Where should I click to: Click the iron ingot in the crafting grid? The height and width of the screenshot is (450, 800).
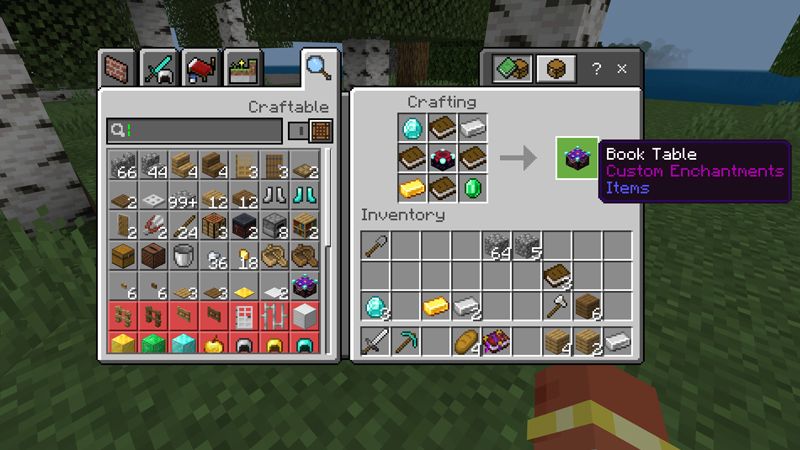click(x=472, y=128)
